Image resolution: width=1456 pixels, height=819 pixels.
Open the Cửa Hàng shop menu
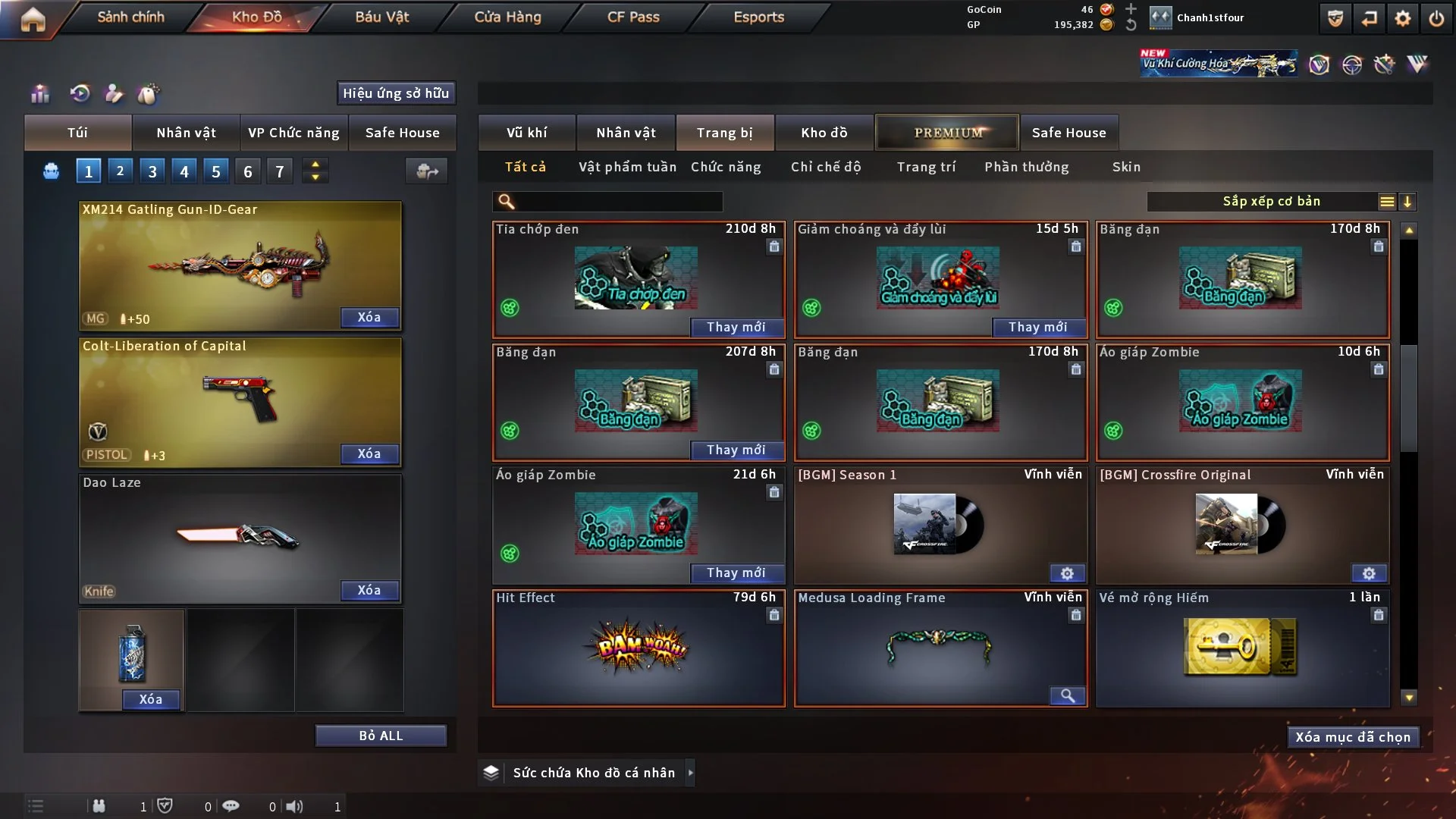coord(507,17)
